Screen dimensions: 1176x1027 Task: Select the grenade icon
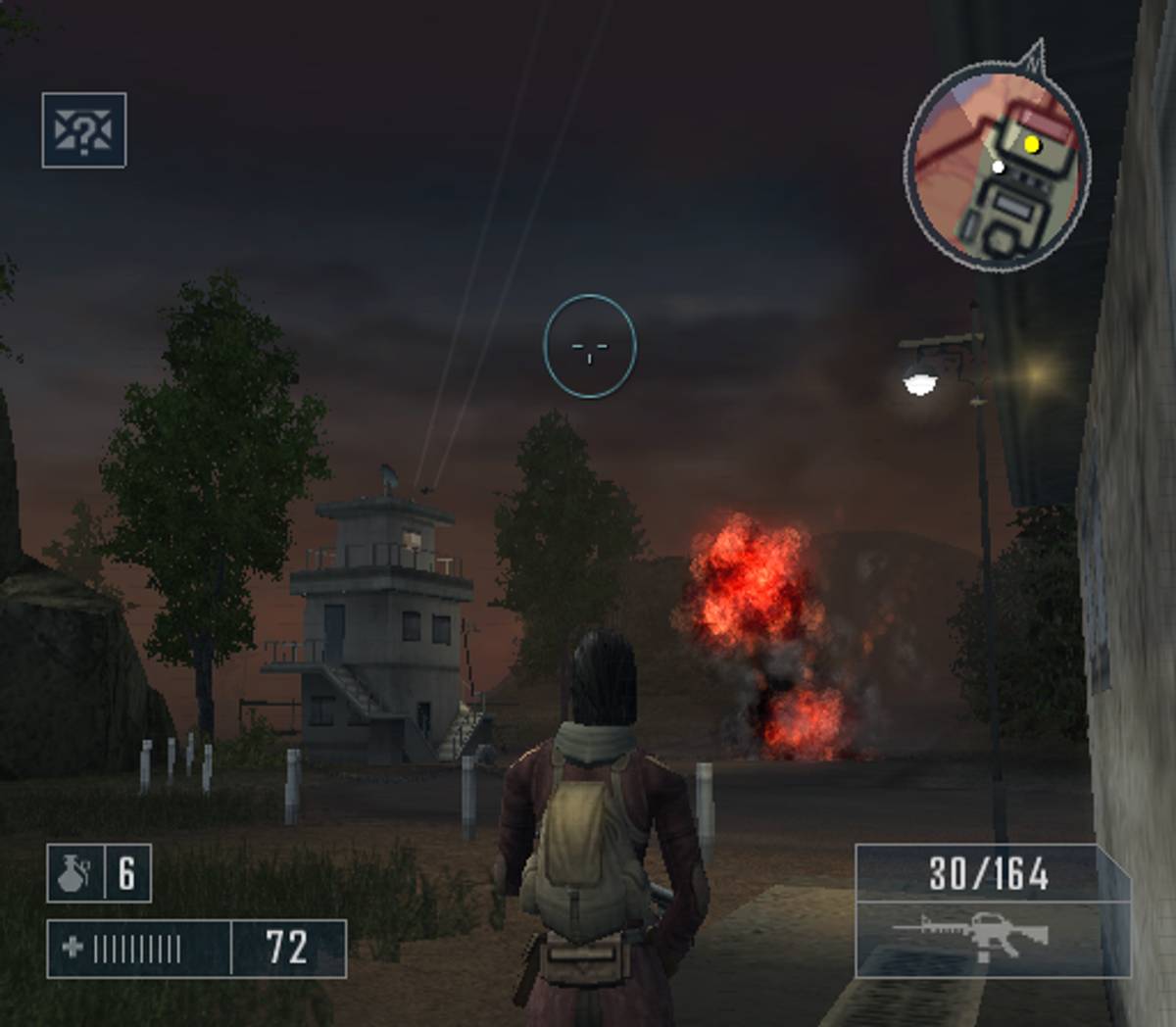point(73,873)
